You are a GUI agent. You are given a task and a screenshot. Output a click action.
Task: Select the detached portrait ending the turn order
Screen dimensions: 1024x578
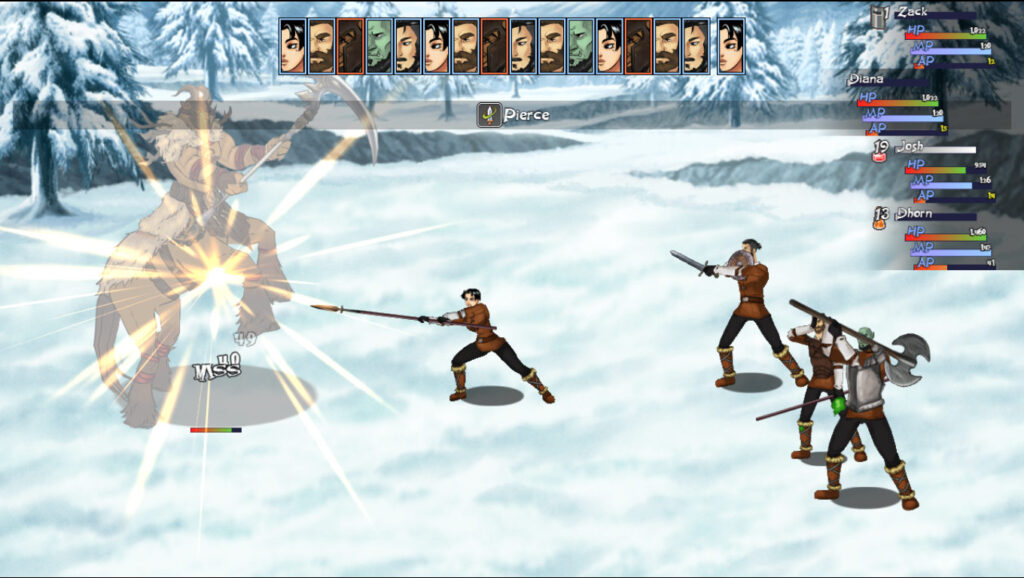731,47
